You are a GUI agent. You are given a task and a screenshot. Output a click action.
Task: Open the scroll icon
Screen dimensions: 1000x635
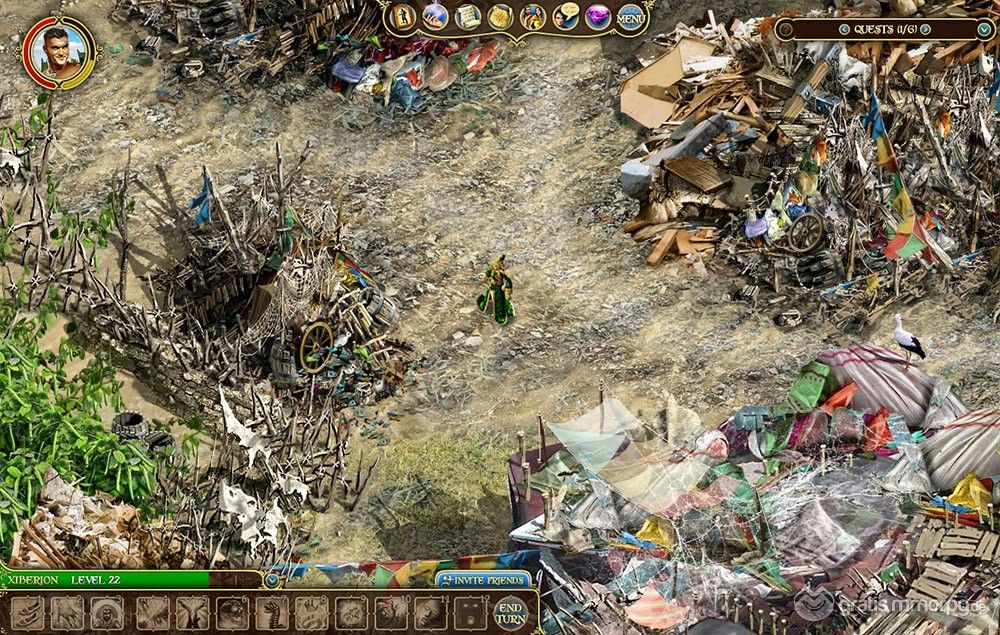467,17
